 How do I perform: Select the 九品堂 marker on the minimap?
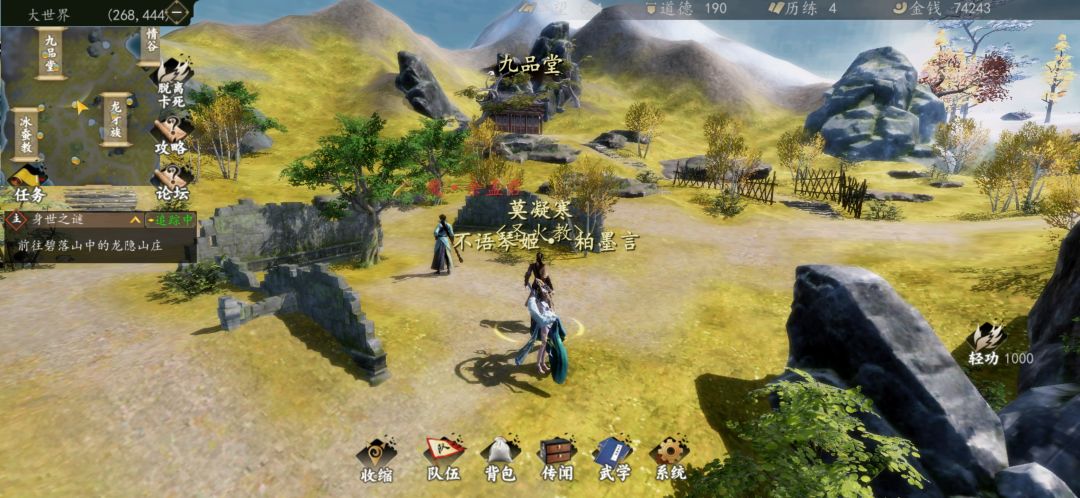pos(51,52)
